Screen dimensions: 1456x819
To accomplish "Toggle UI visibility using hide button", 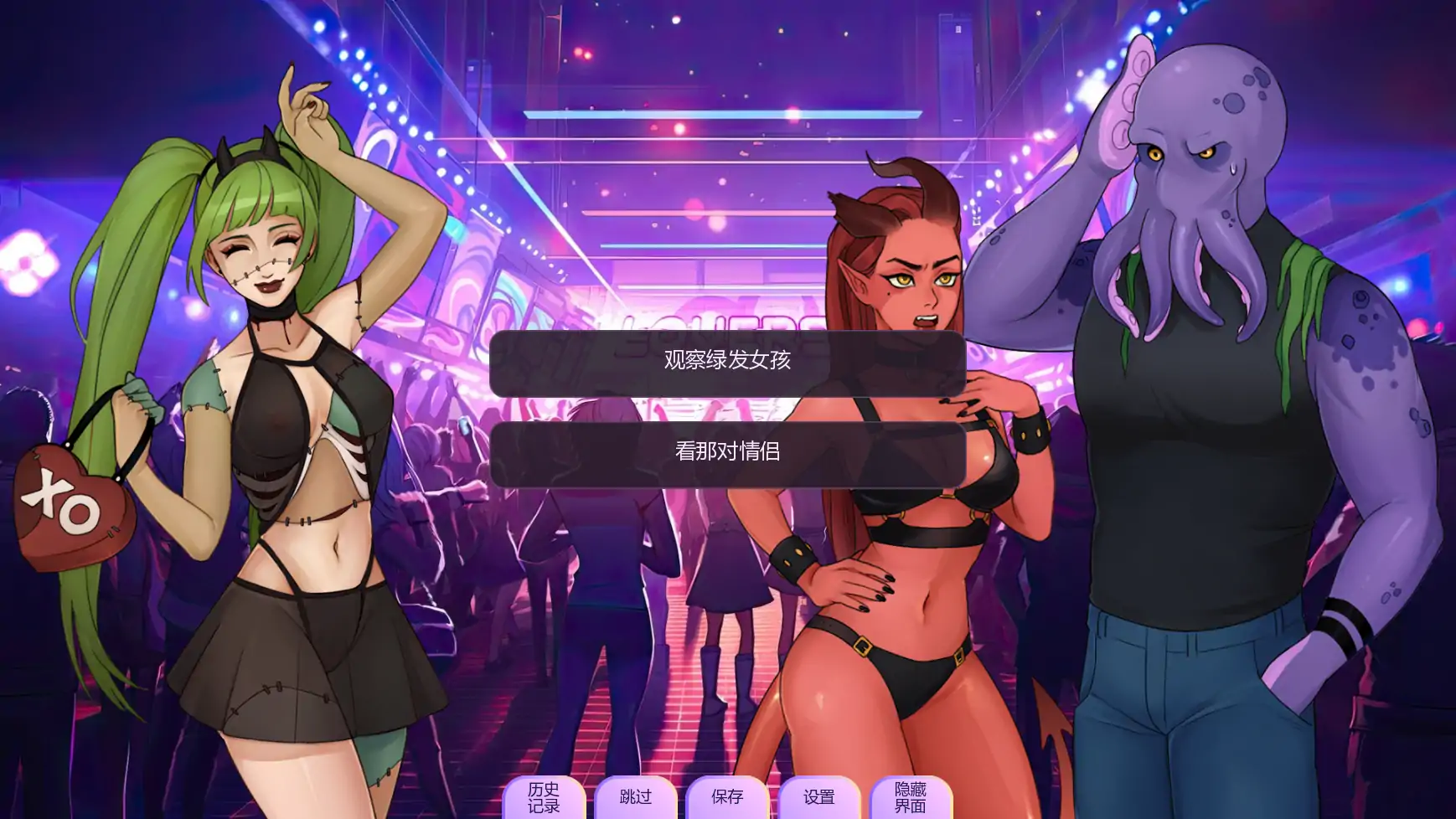I will click(912, 796).
